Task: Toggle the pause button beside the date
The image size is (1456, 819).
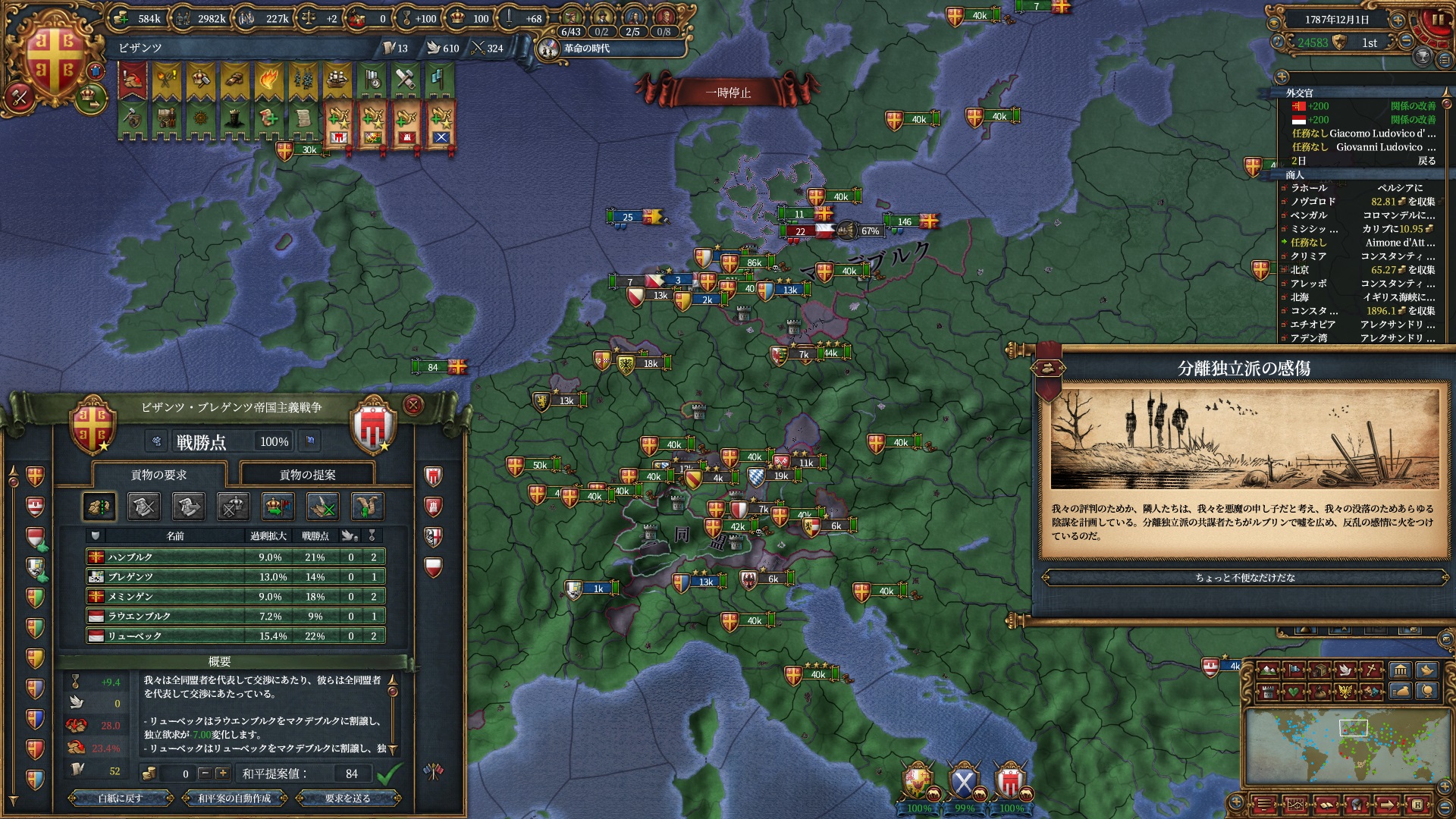Action: 1436,20
